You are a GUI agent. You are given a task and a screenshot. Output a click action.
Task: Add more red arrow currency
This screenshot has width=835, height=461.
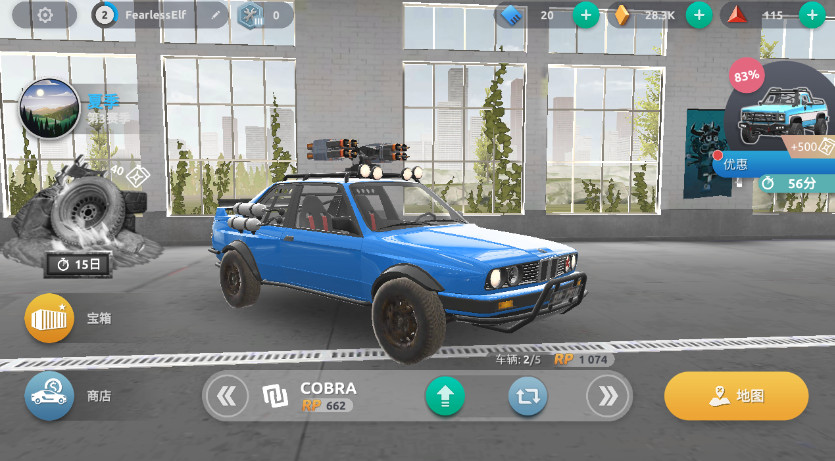click(x=812, y=15)
